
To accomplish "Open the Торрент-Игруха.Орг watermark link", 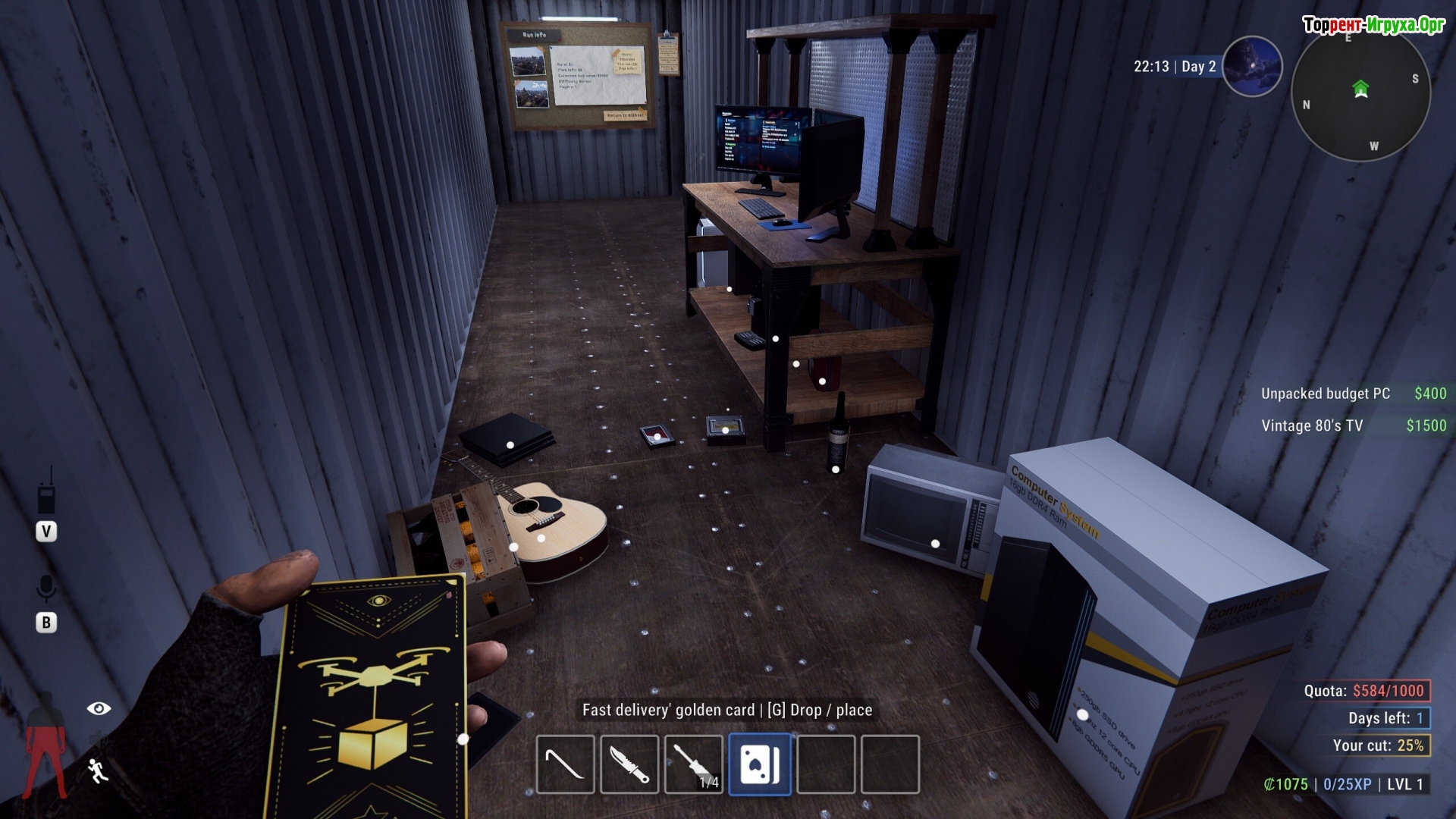I will click(1373, 25).
